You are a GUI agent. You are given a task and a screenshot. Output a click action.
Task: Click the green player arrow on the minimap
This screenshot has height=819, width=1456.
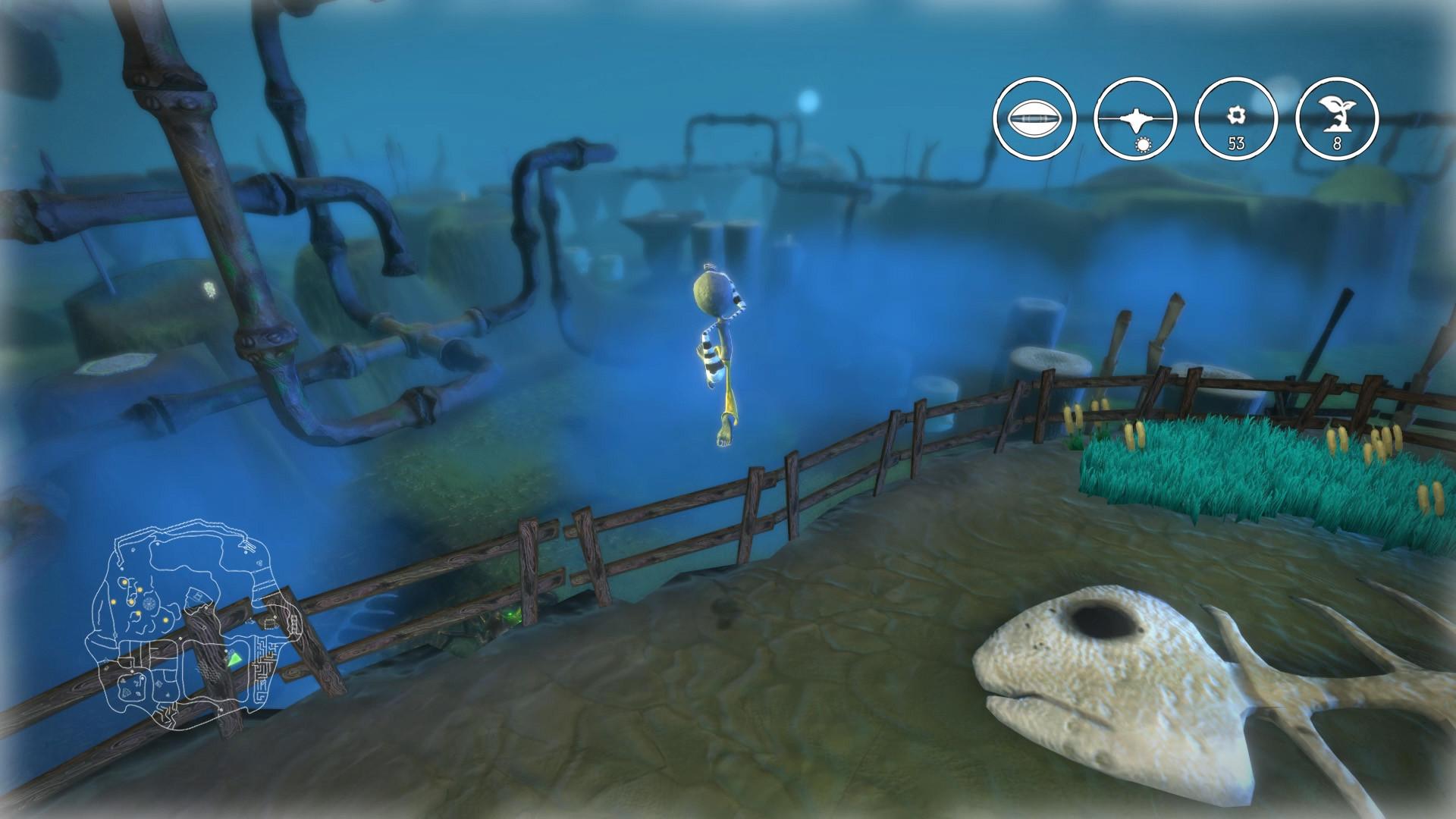[234, 660]
